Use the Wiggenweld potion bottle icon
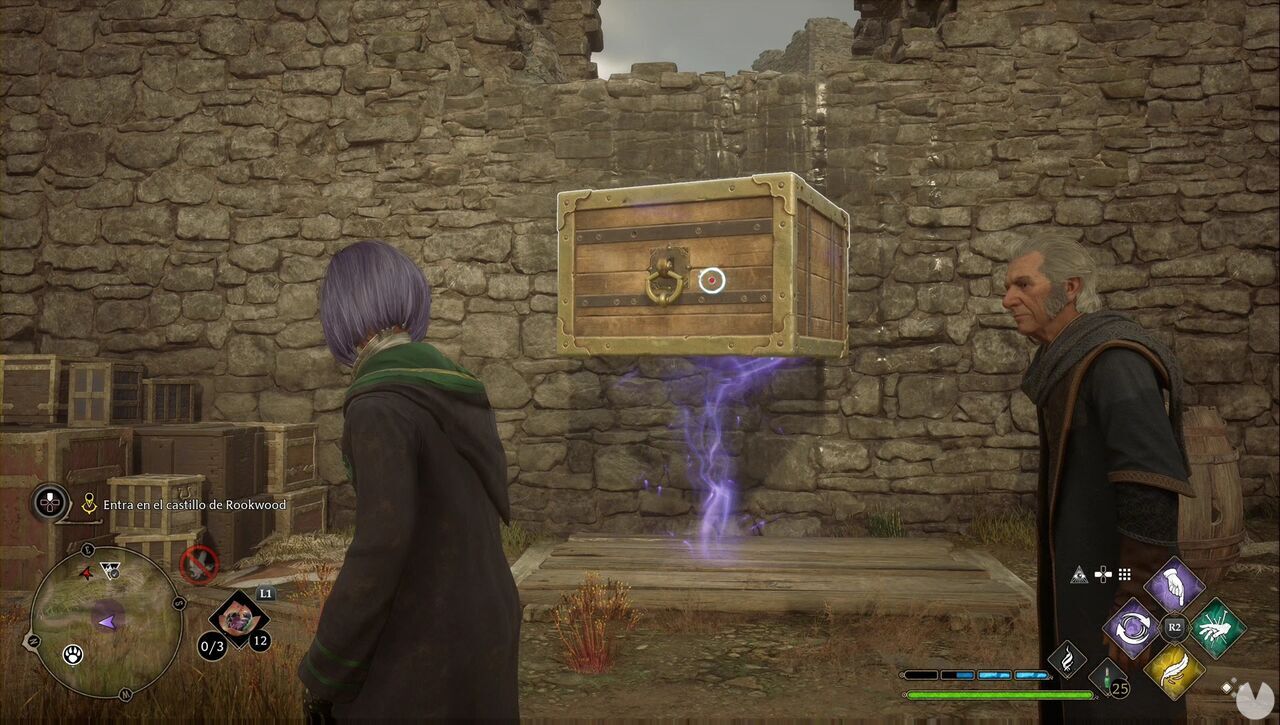1280x725 pixels. click(x=1107, y=682)
